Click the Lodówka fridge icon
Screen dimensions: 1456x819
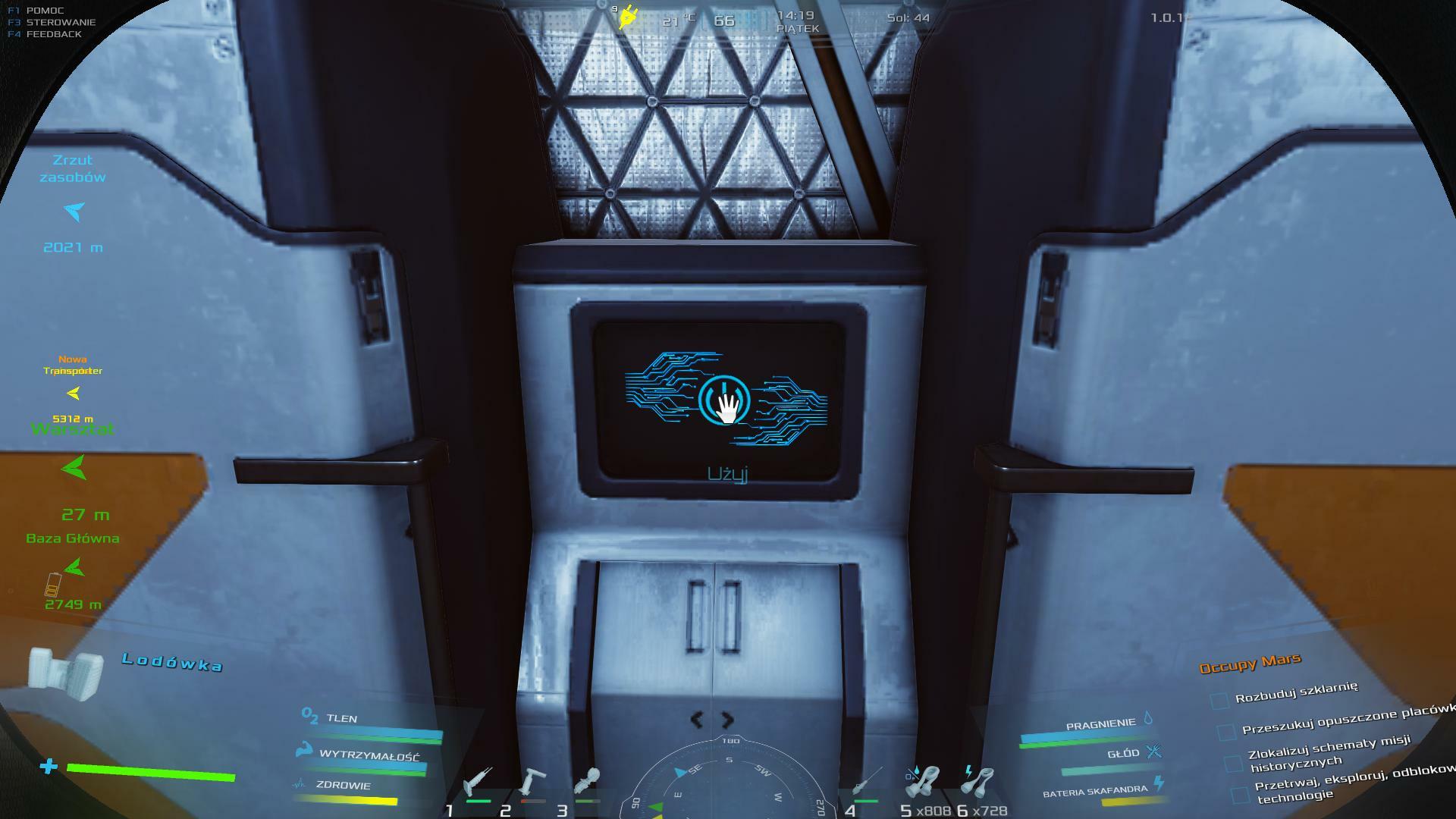pos(67,676)
